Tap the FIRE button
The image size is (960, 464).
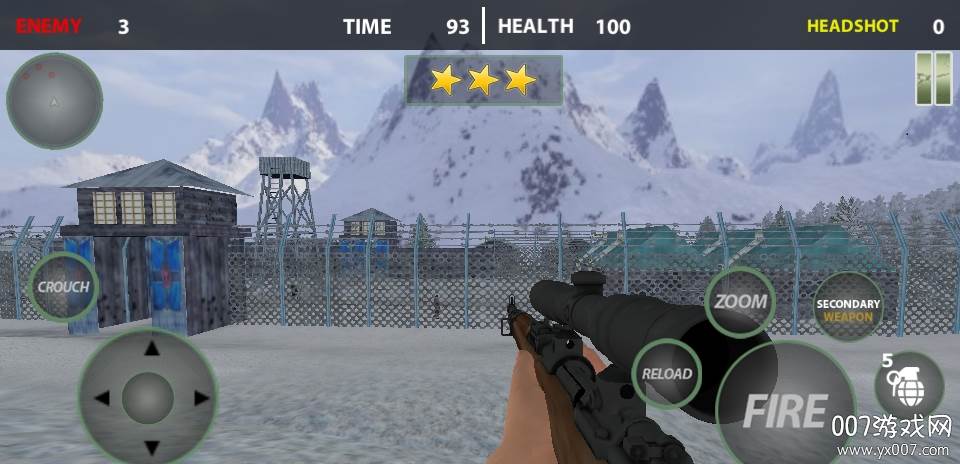[x=786, y=410]
